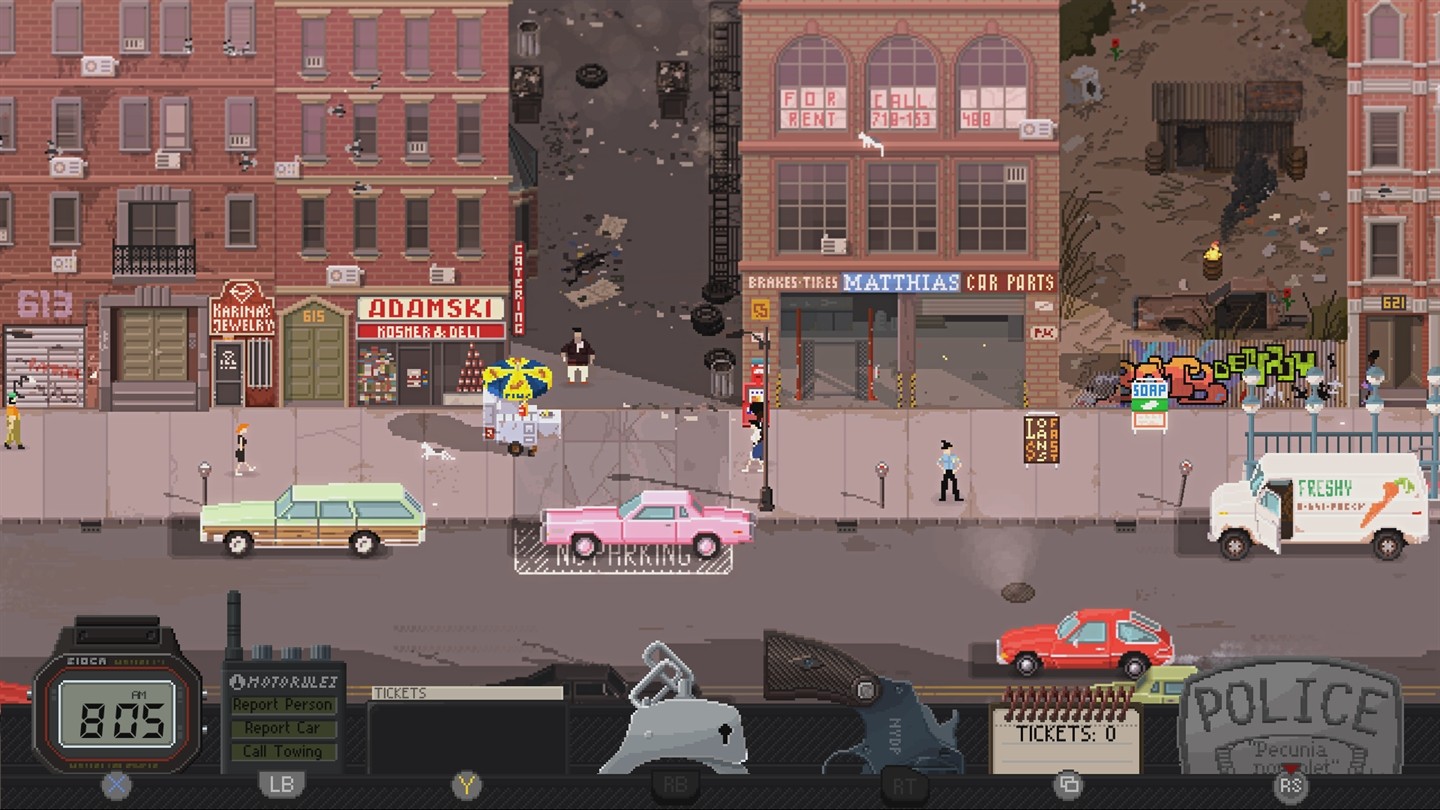Select Report Person on the radio
This screenshot has height=810, width=1440.
pyautogui.click(x=283, y=705)
